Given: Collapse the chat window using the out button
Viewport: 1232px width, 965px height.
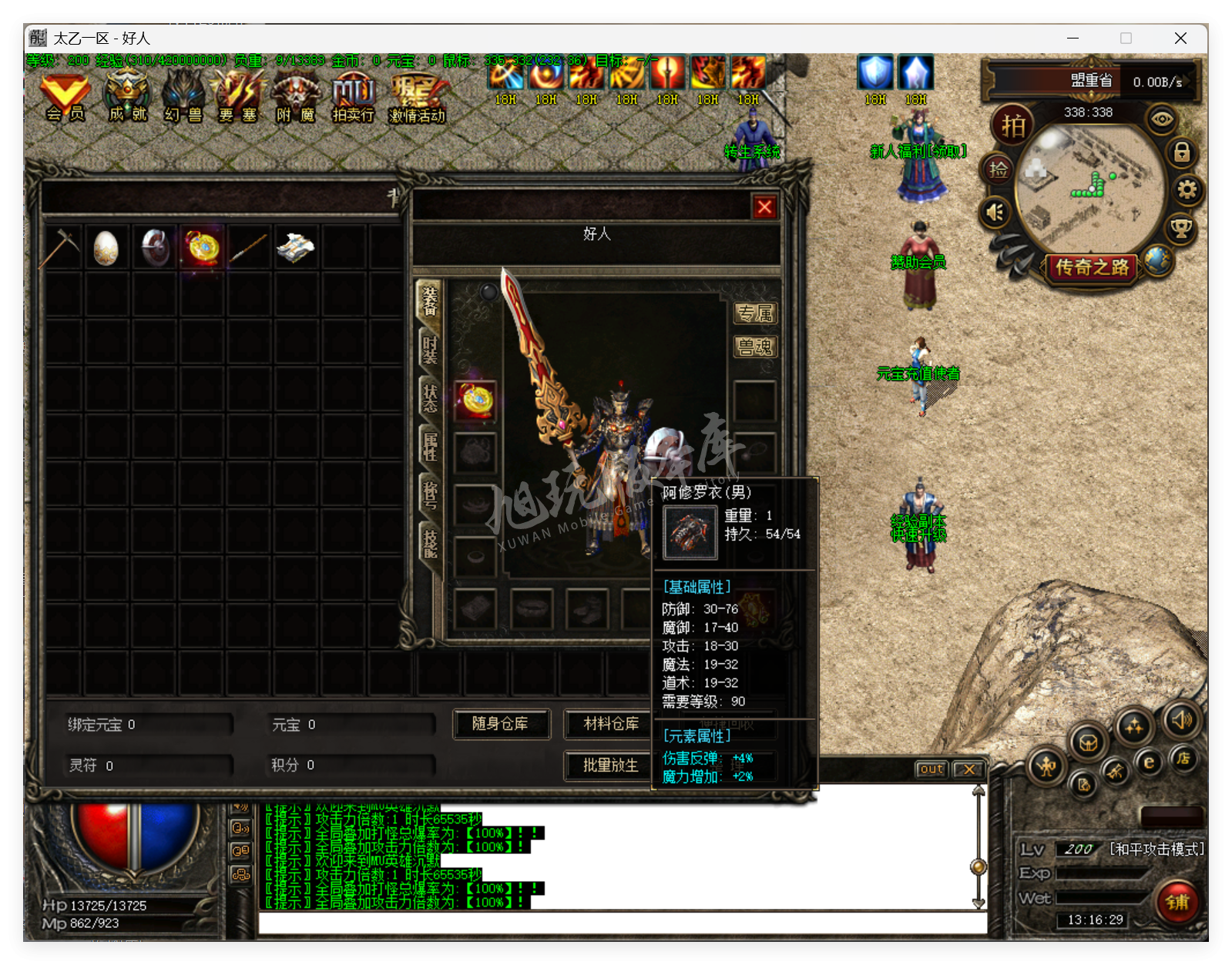Looking at the screenshot, I should click(930, 769).
